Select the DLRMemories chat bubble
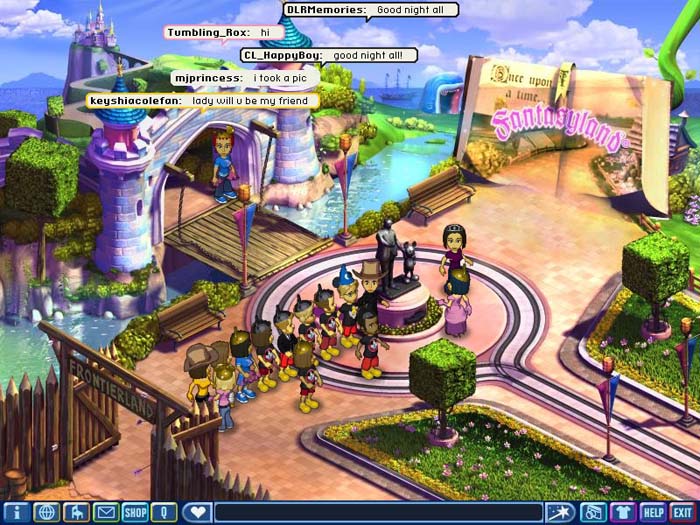Screen dimensions: 700x525 [x=371, y=10]
